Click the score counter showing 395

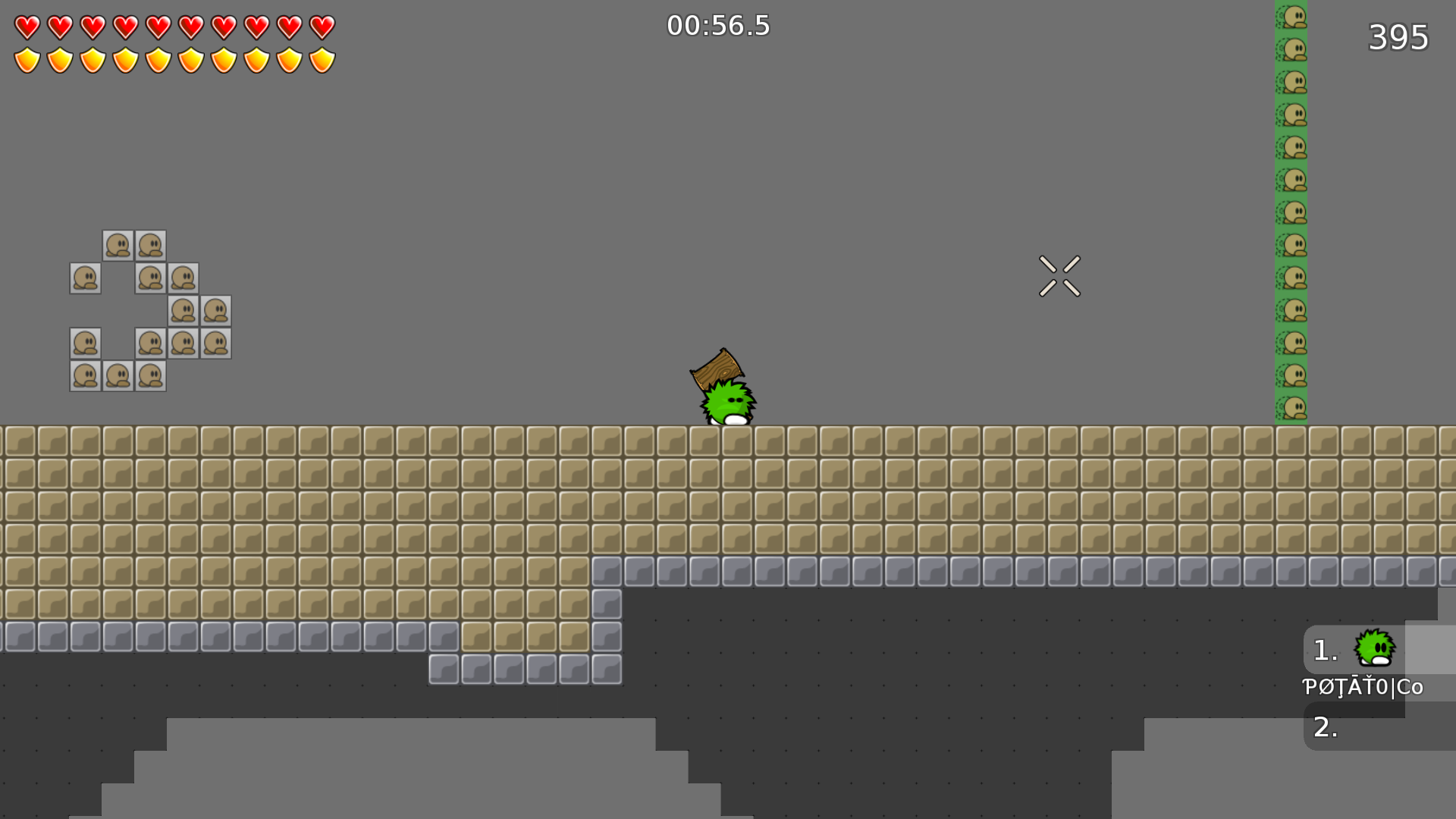[x=1398, y=37]
